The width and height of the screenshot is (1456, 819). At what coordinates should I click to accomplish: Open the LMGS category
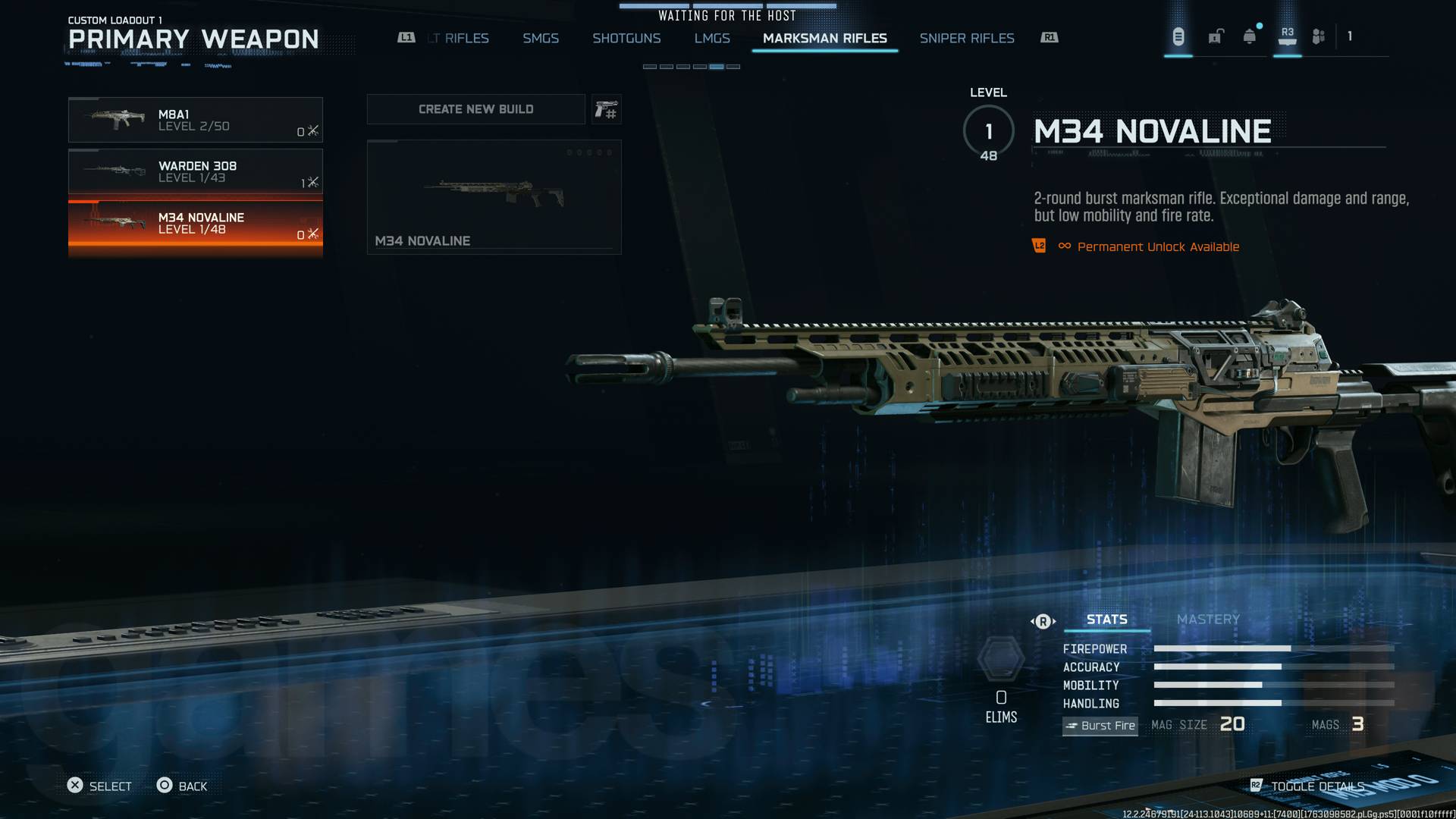pyautogui.click(x=712, y=38)
